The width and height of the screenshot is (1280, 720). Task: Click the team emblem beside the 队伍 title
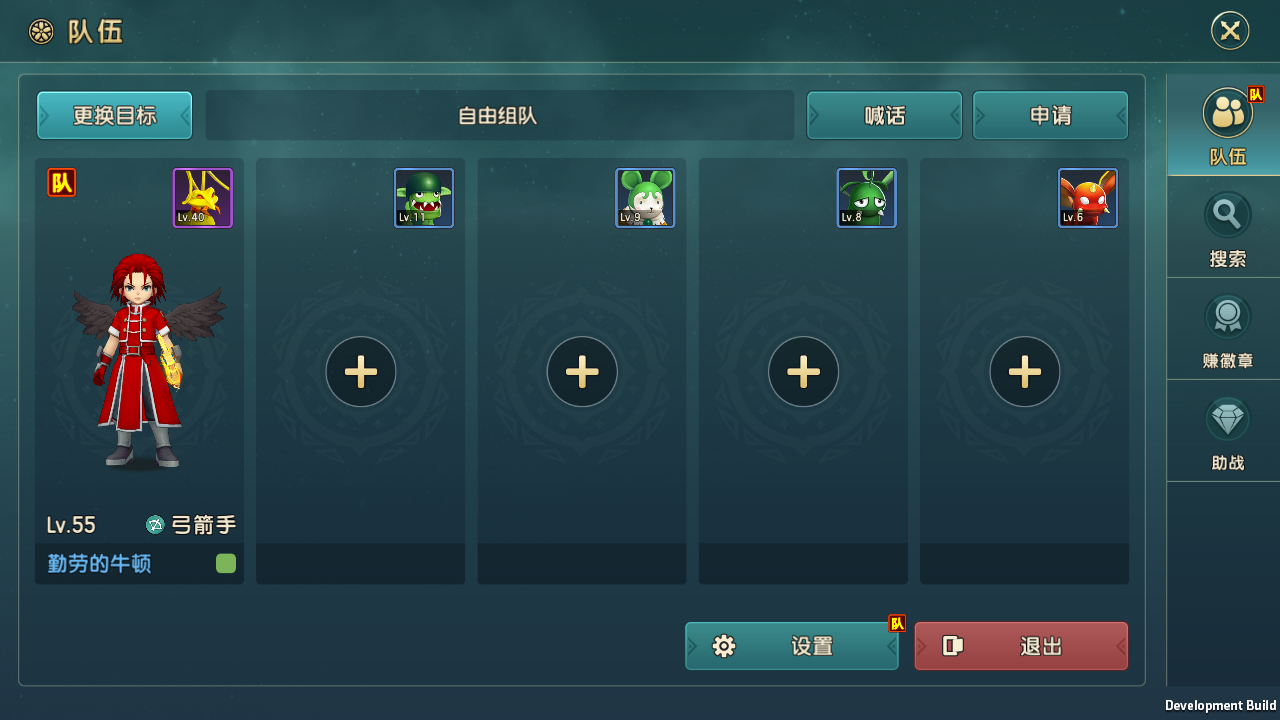(41, 30)
